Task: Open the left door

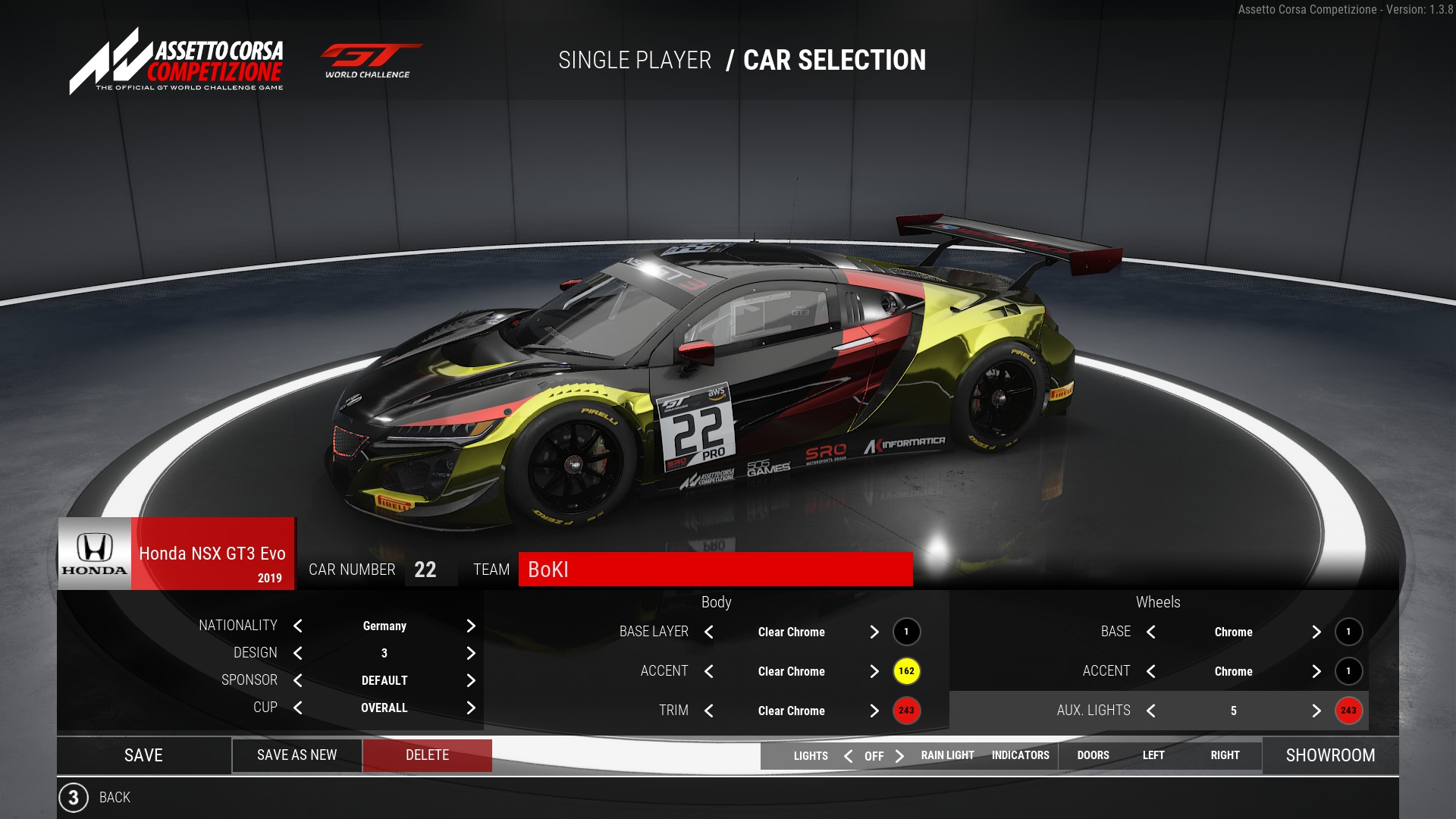Action: tap(1153, 755)
